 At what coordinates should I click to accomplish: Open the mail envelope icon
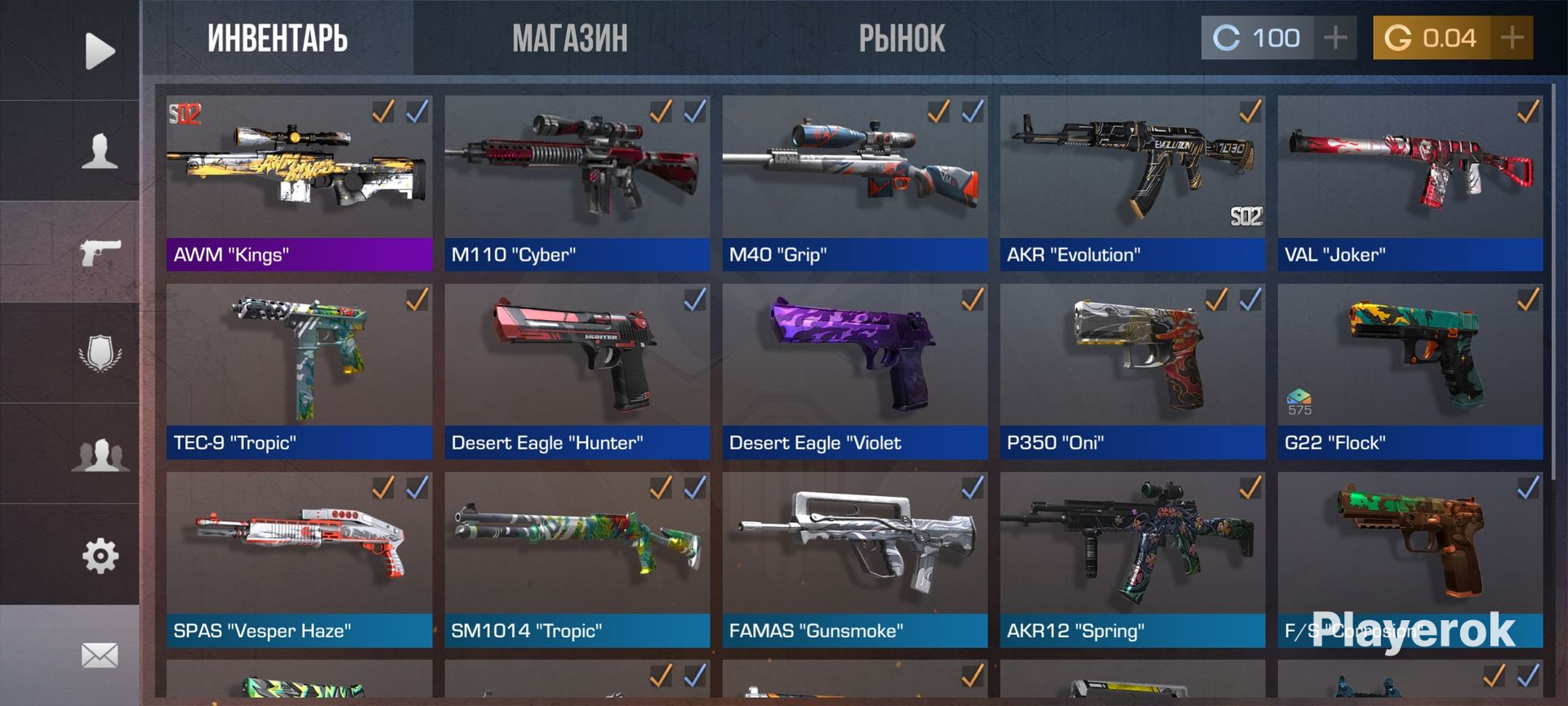point(100,655)
